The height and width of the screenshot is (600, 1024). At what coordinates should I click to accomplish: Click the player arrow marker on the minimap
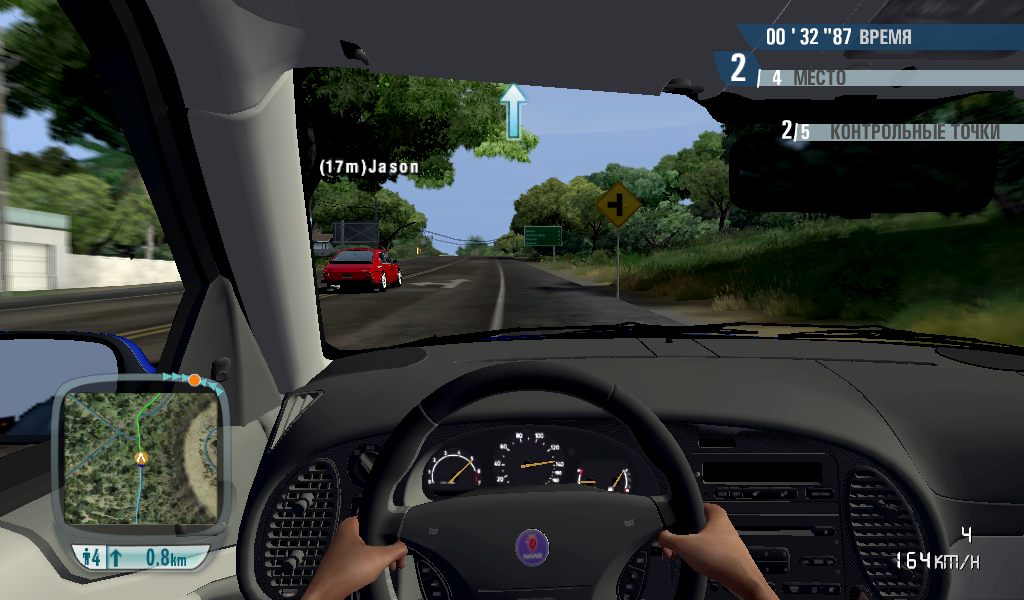[141, 457]
